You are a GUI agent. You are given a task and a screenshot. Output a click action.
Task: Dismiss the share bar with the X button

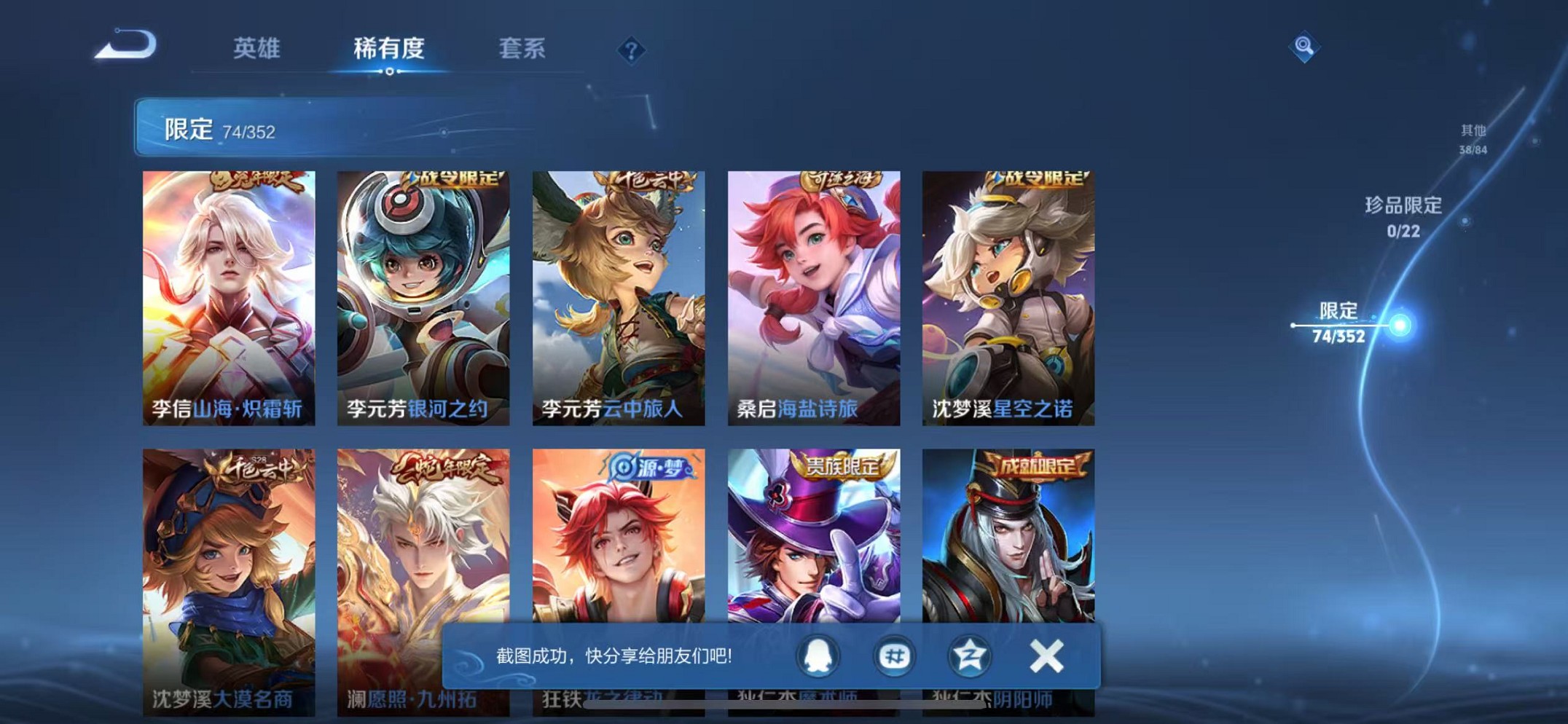[1046, 655]
